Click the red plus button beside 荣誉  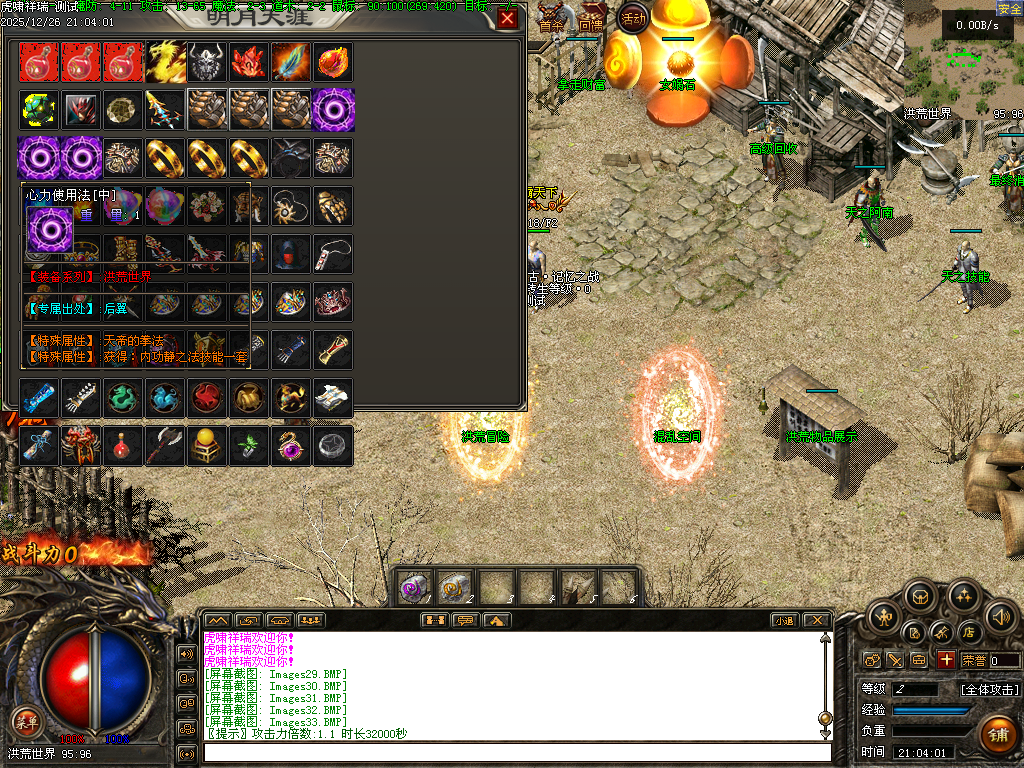tap(946, 660)
